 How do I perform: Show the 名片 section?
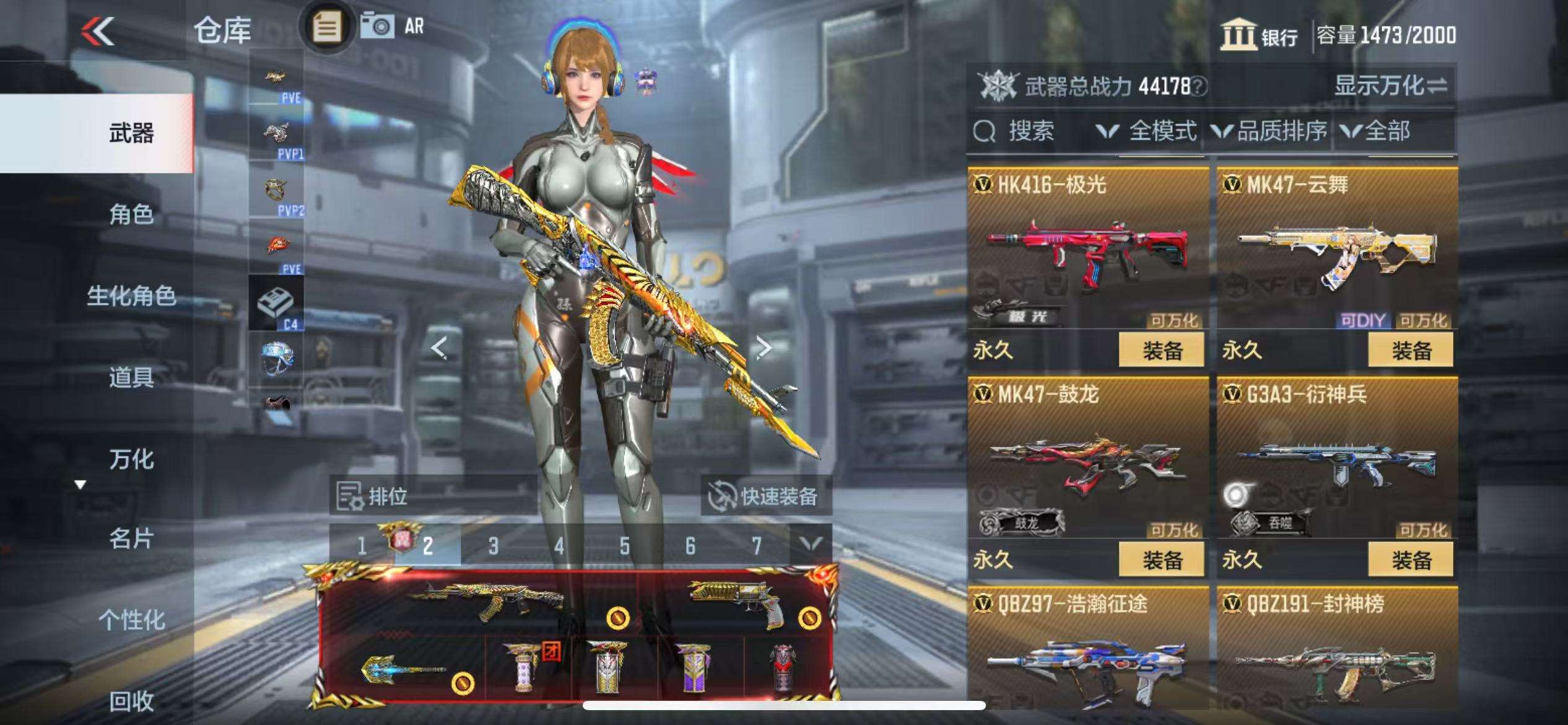tap(131, 538)
